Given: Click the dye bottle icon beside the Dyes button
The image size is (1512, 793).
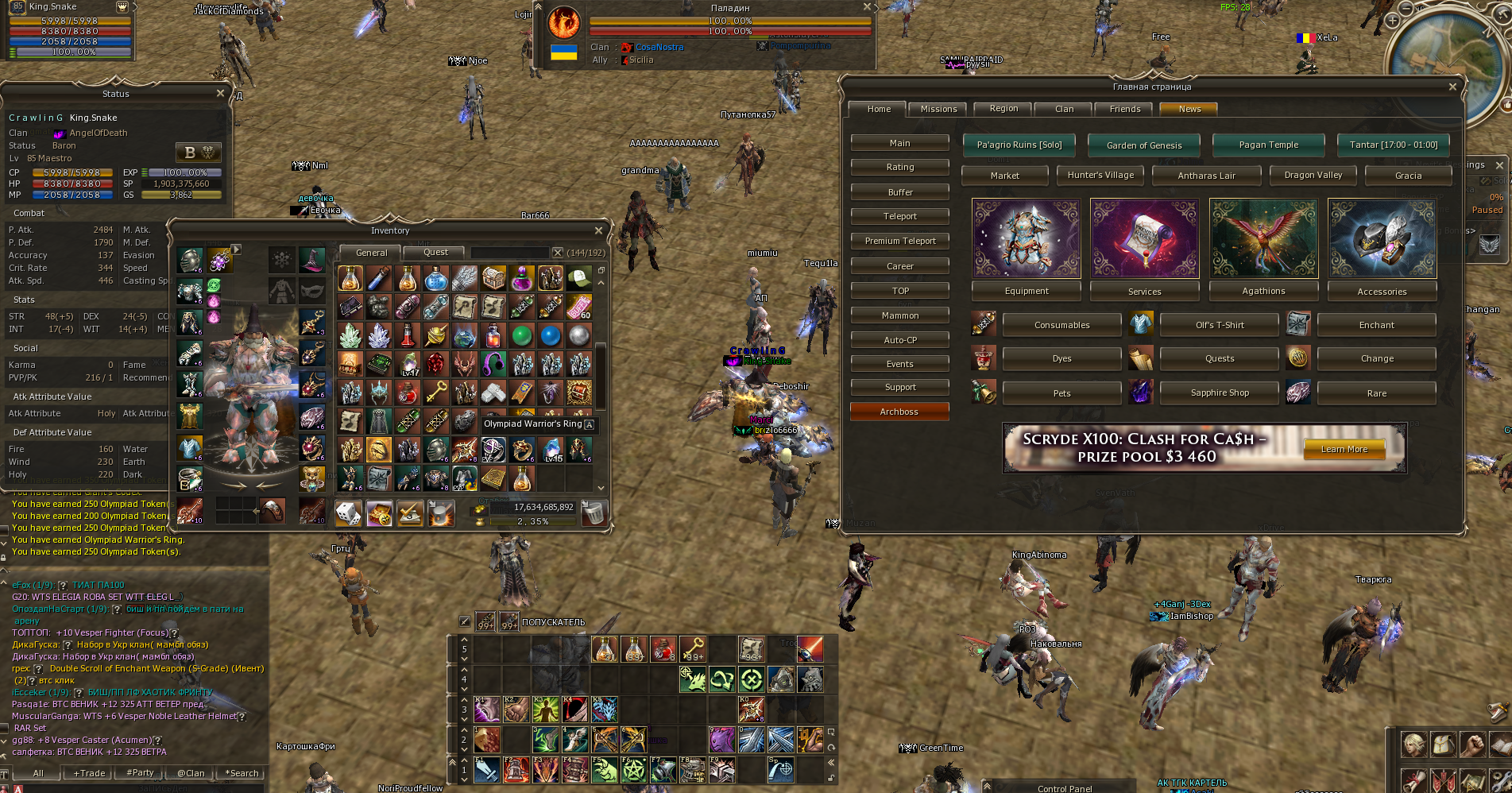Looking at the screenshot, I should (x=984, y=358).
